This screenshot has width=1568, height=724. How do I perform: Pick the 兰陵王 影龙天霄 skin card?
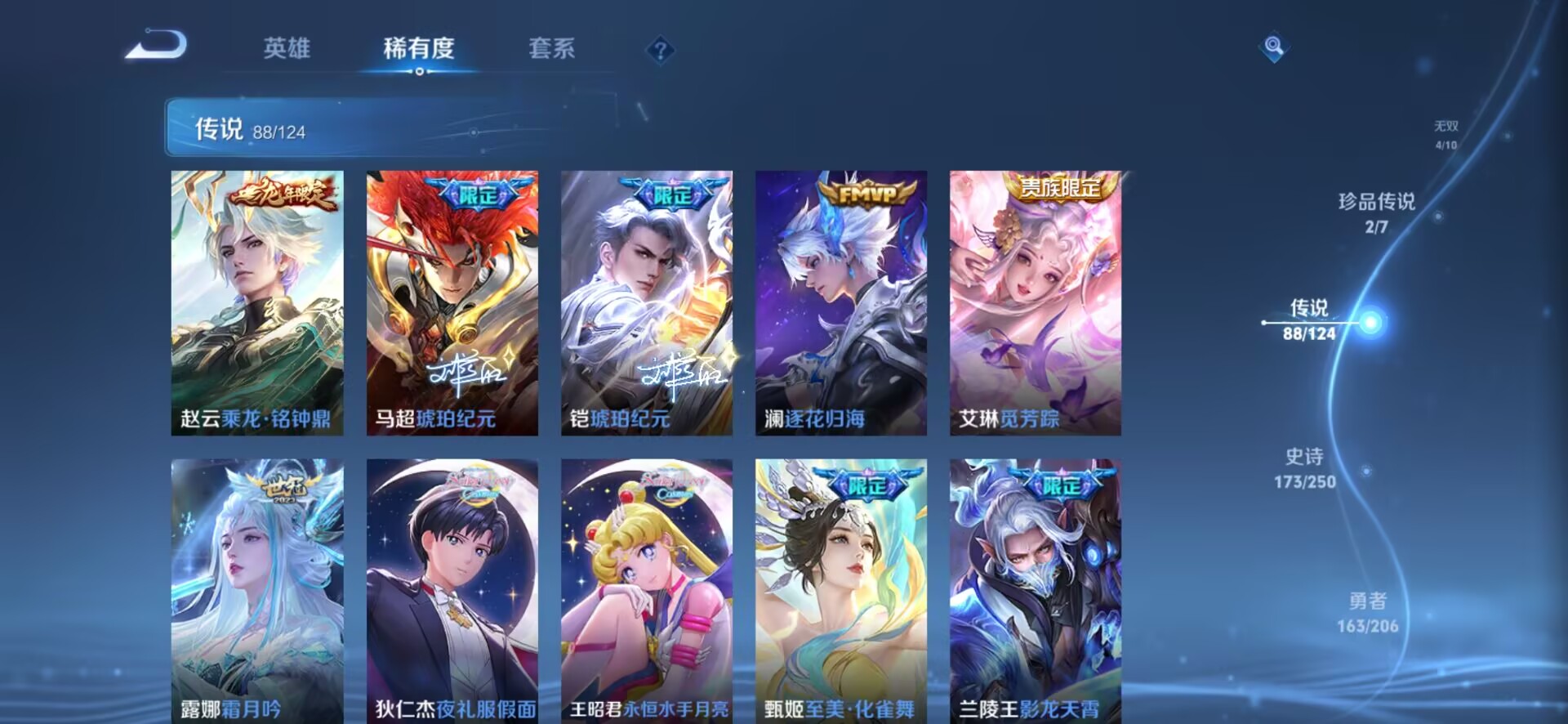(x=1035, y=590)
